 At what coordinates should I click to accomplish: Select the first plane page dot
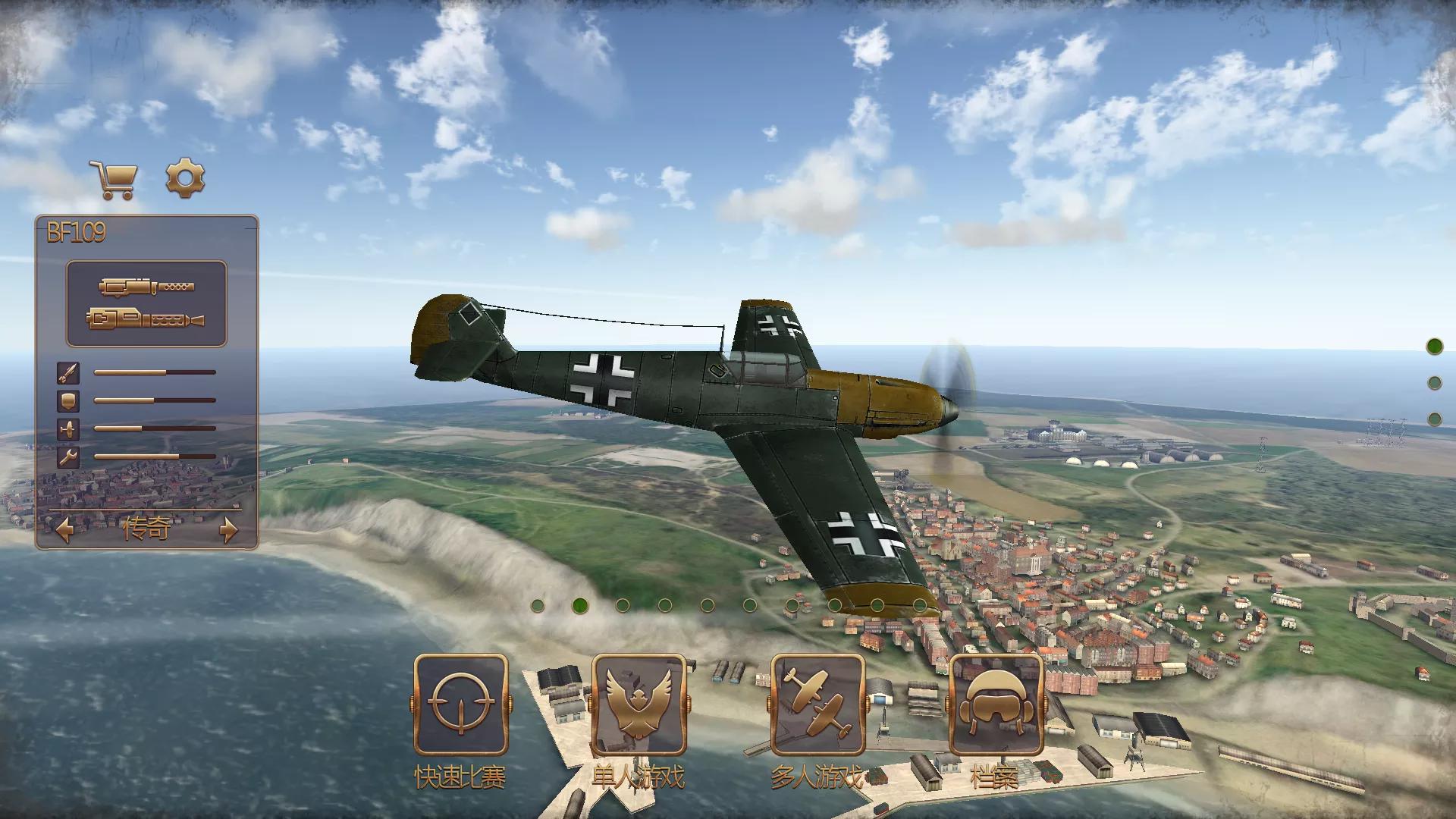[538, 605]
